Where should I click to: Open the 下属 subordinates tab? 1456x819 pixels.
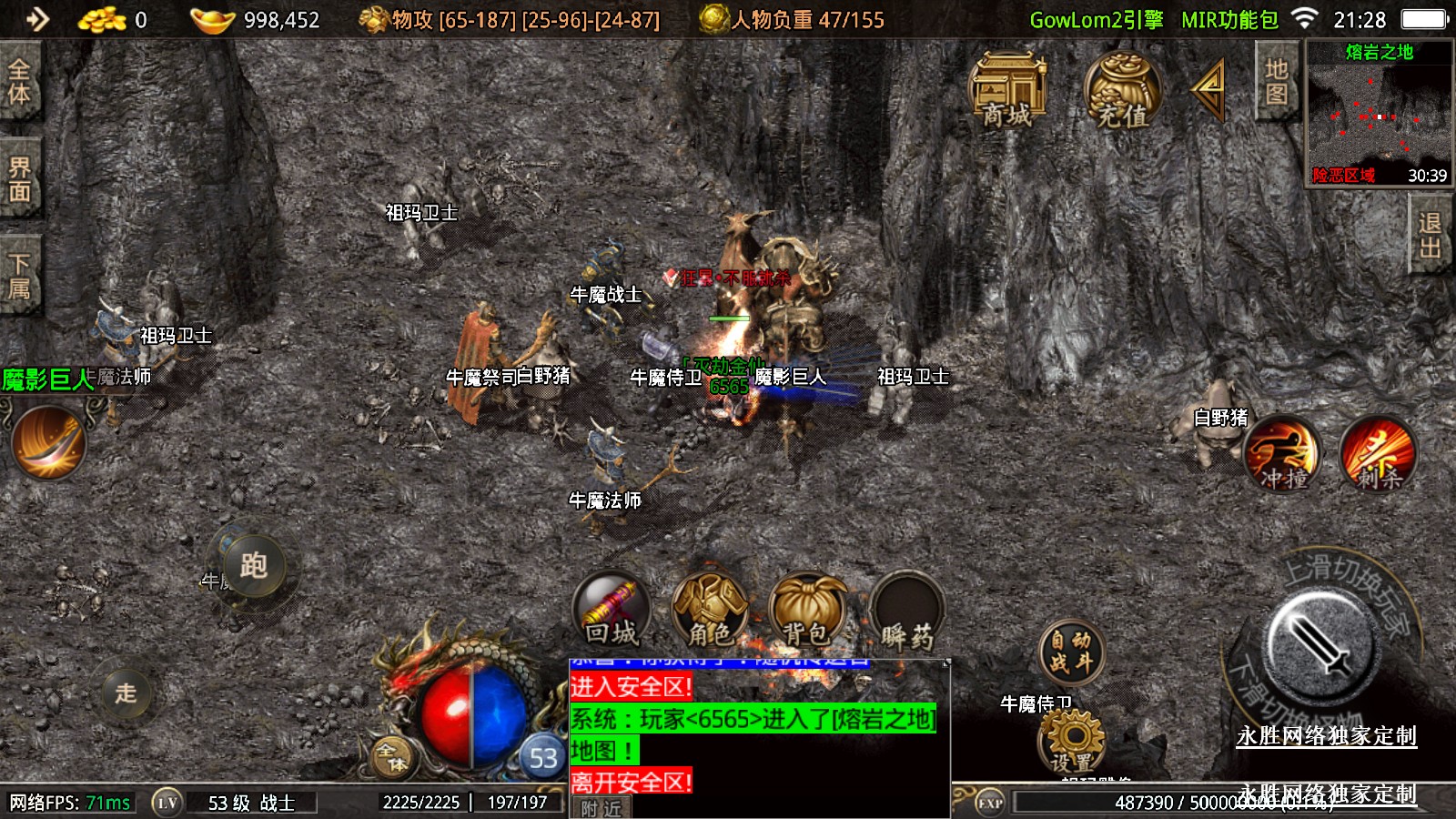click(19, 276)
